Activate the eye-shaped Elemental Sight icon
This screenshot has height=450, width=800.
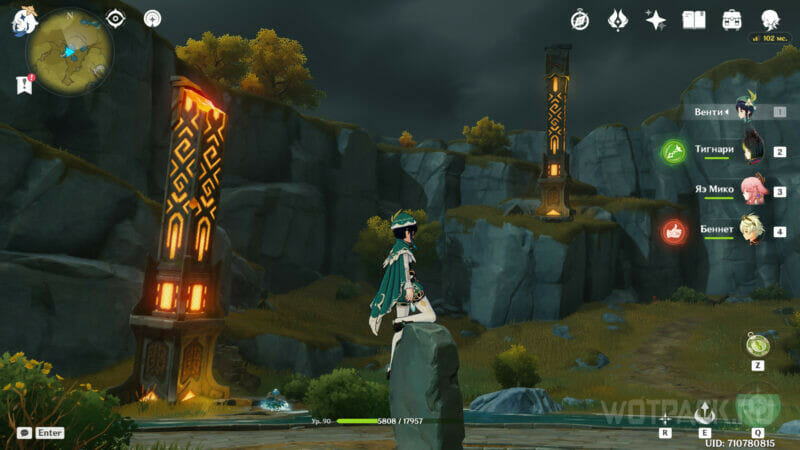click(x=116, y=18)
